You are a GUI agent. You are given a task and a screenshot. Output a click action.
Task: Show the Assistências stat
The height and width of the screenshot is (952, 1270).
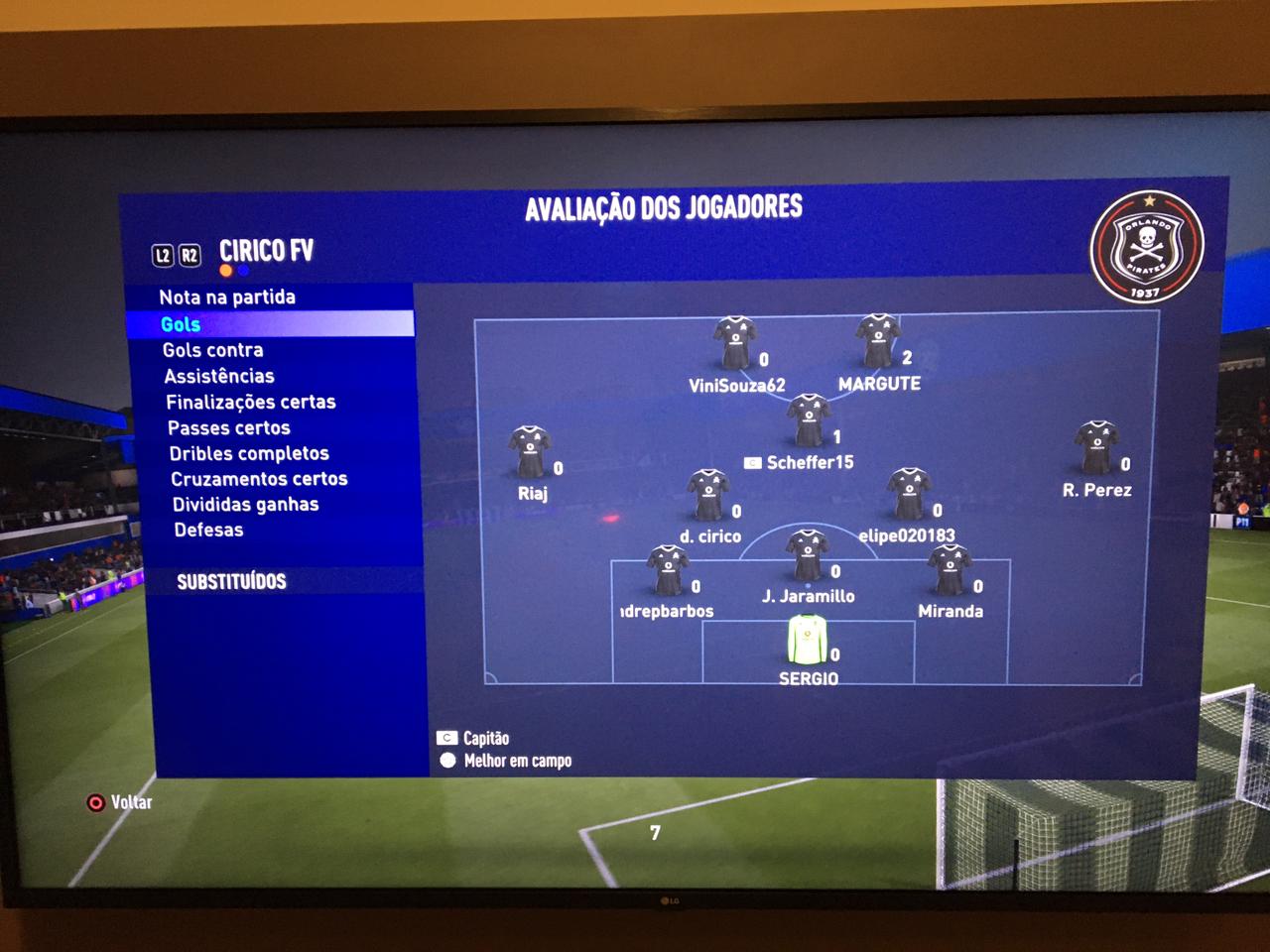tap(219, 376)
